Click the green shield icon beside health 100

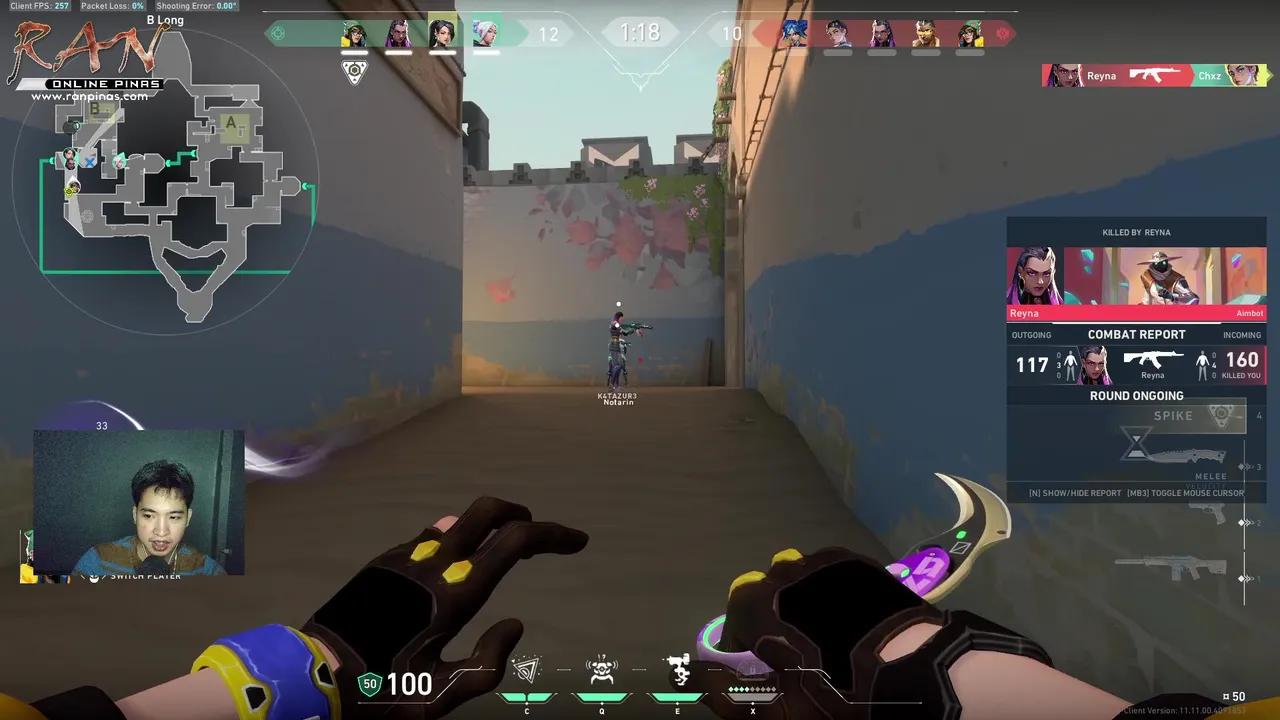pos(369,684)
